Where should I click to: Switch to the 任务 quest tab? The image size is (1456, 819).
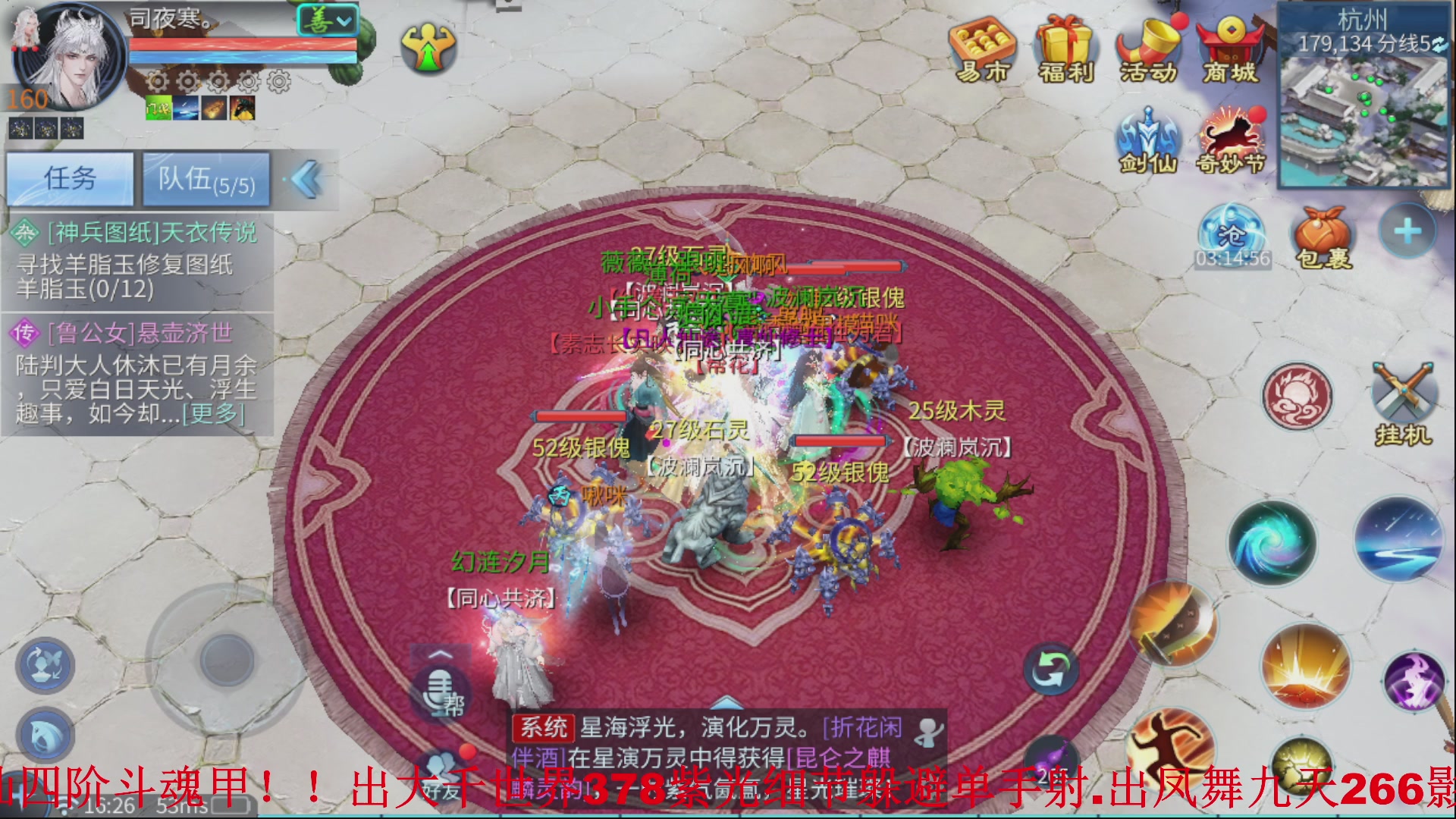point(71,179)
